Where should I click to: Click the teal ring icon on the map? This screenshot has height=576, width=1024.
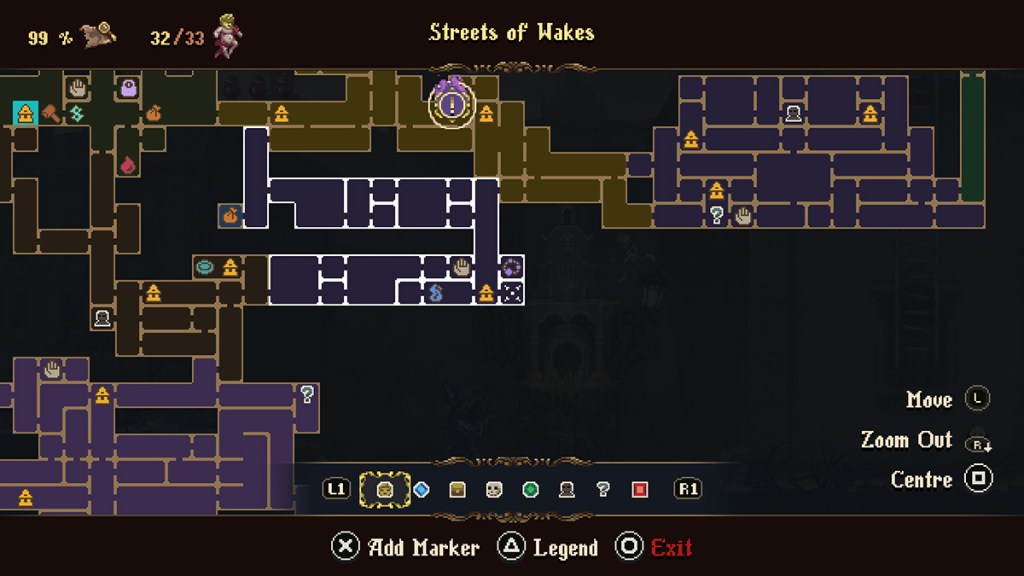click(x=205, y=267)
